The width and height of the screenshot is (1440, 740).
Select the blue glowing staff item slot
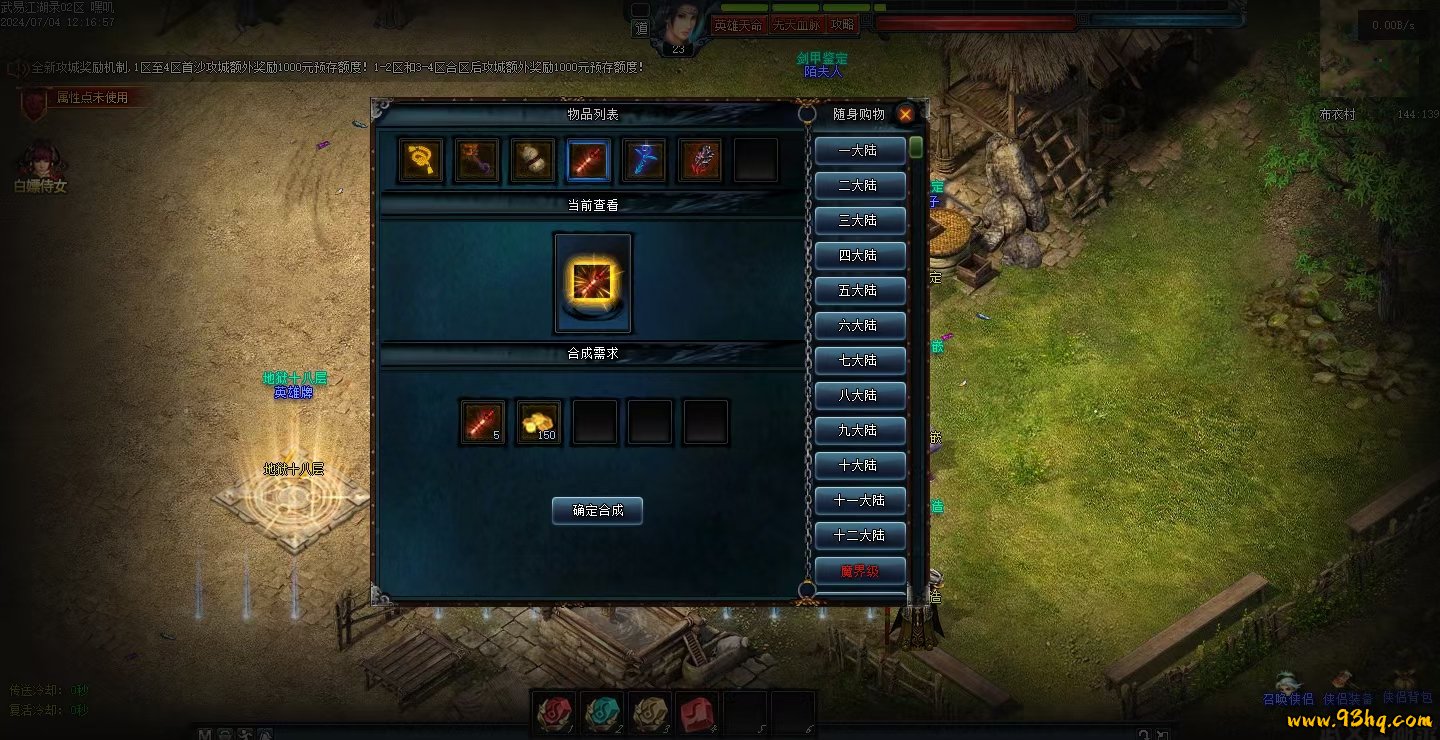(x=644, y=160)
